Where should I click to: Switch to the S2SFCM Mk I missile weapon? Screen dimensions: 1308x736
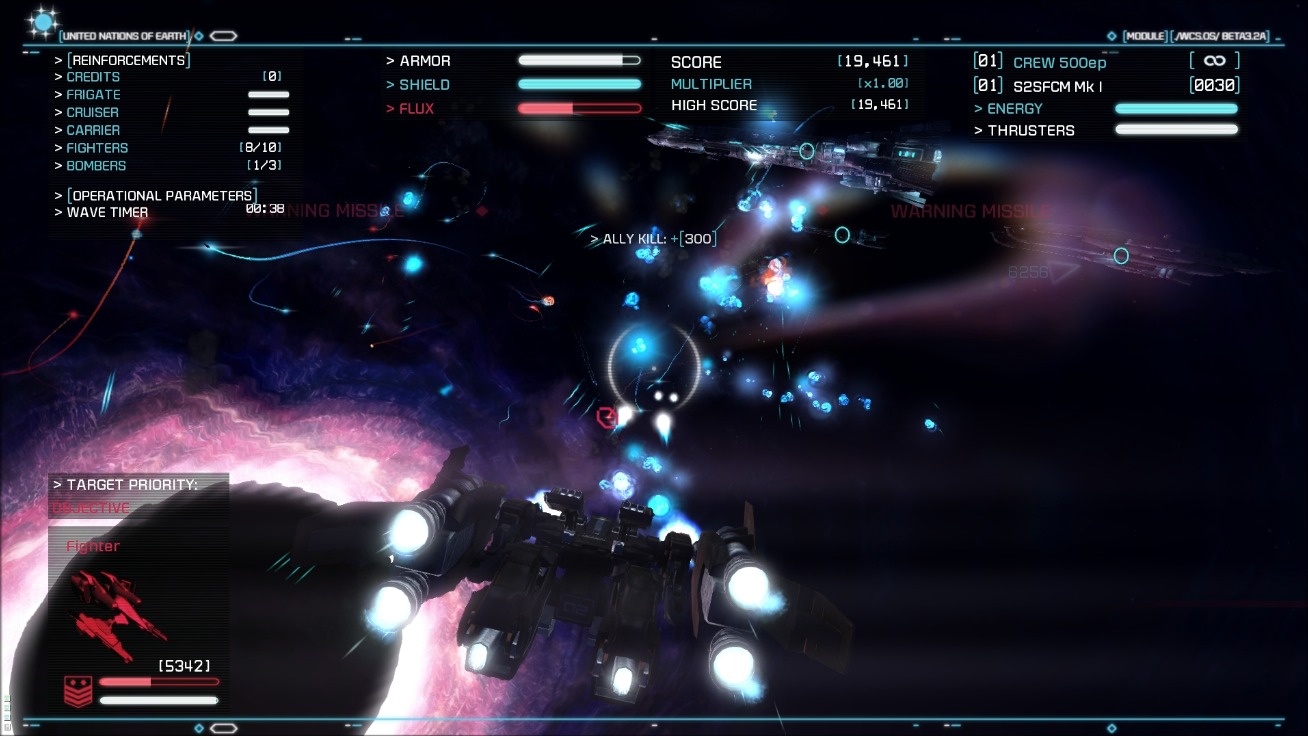(1057, 87)
